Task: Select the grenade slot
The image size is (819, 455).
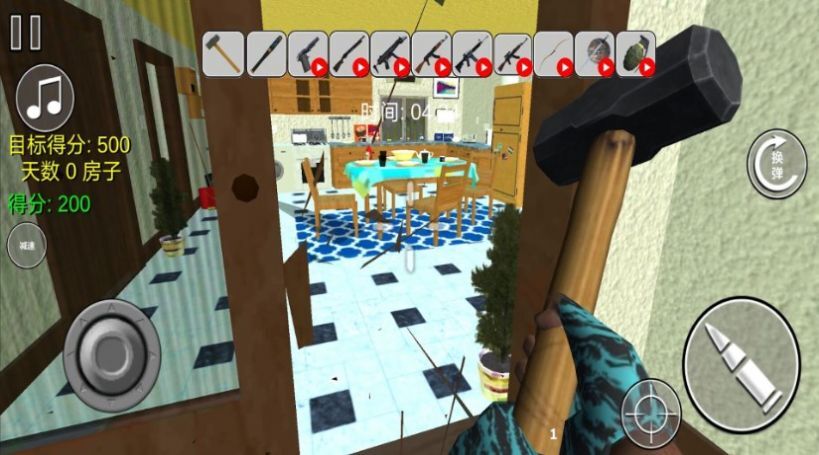Action: coord(635,53)
